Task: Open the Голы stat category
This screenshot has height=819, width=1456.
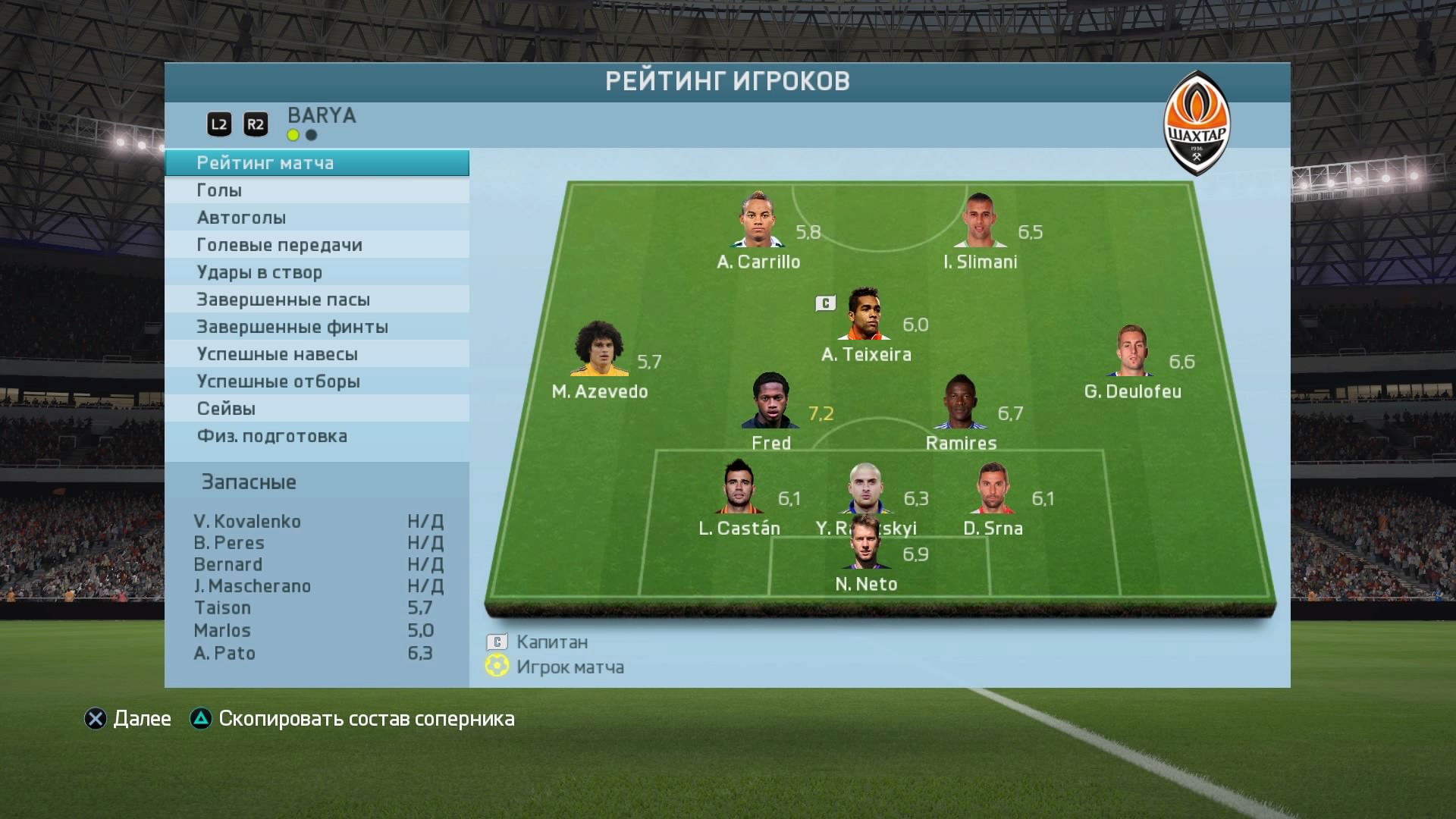Action: pyautogui.click(x=317, y=190)
